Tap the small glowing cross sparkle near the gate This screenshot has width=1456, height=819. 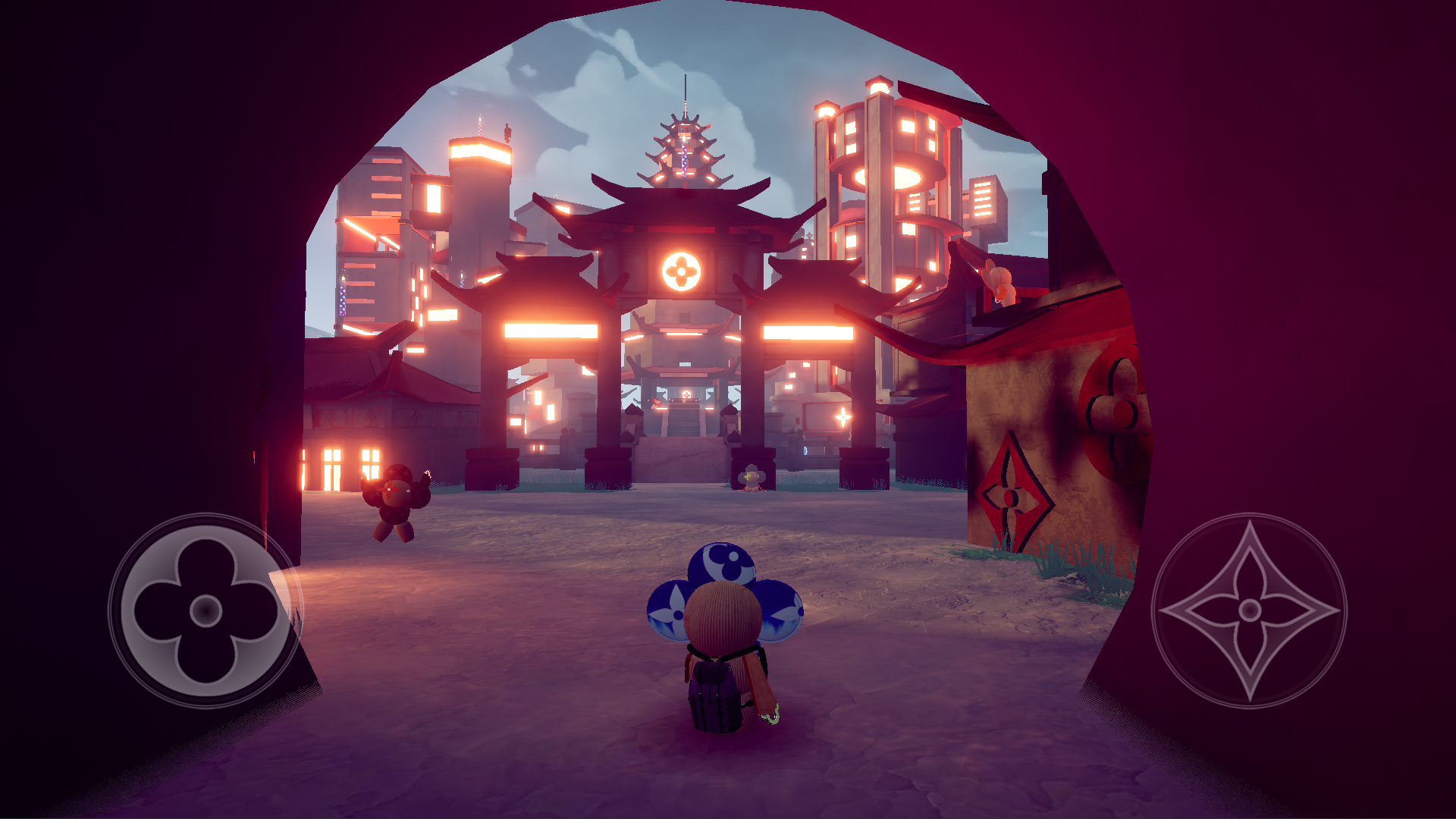coord(842,417)
